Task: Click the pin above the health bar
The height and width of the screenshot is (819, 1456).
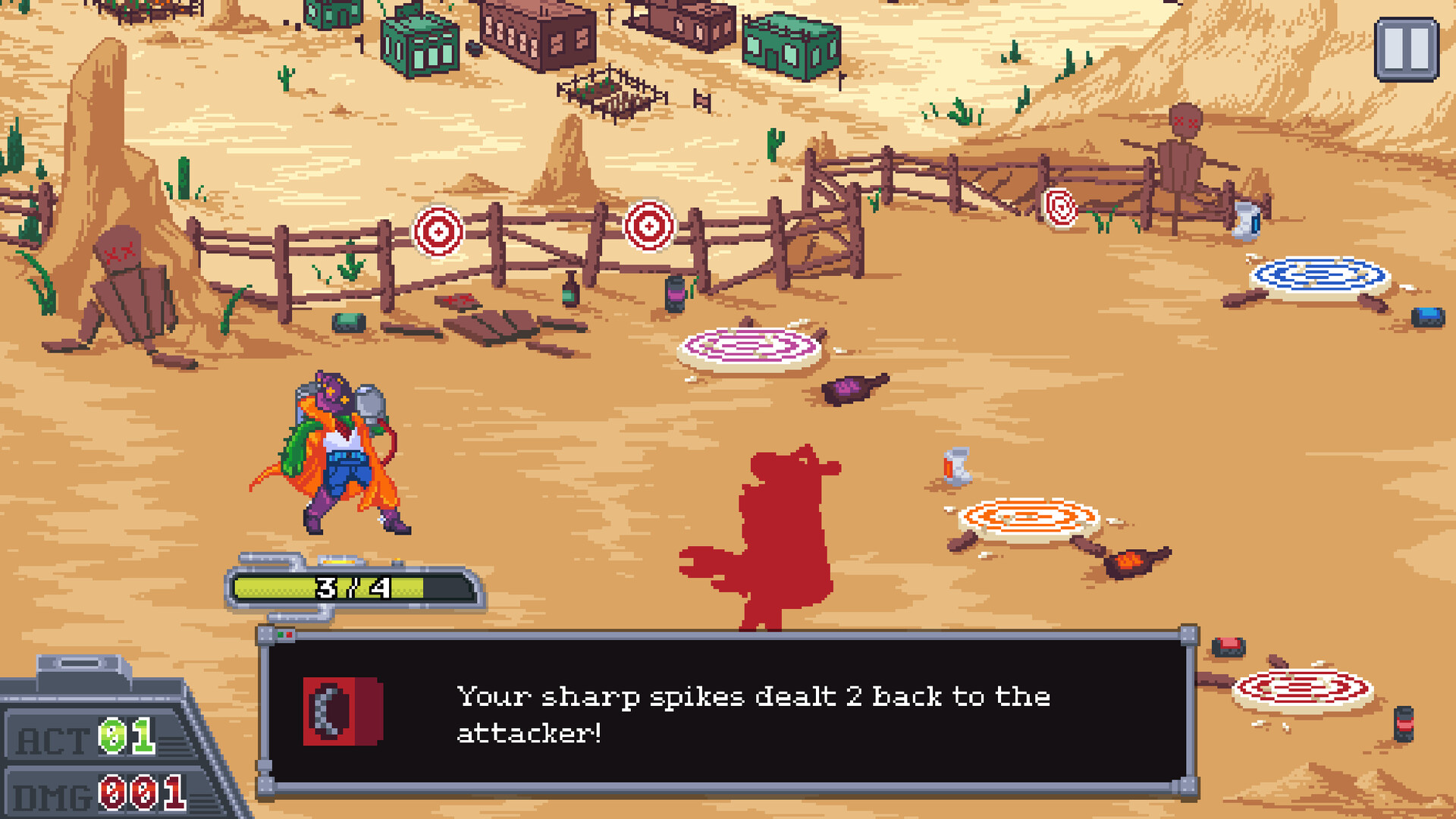Action: tap(337, 561)
